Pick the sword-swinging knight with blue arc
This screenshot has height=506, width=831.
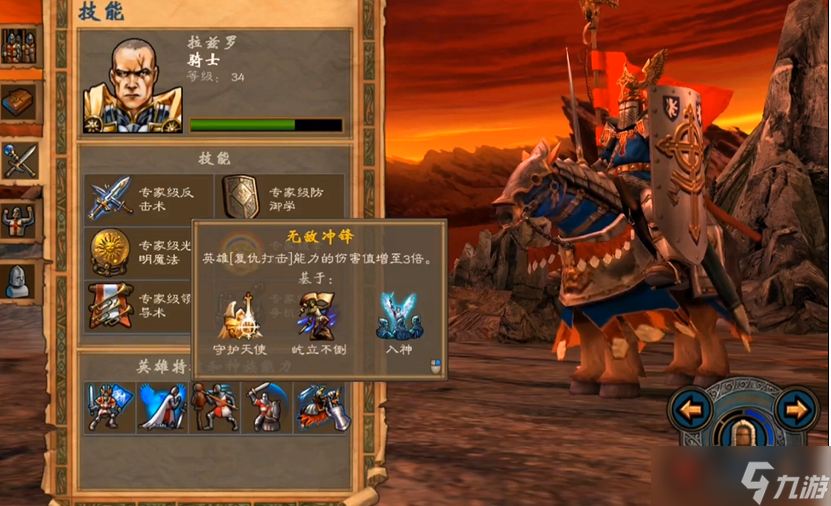tap(267, 407)
